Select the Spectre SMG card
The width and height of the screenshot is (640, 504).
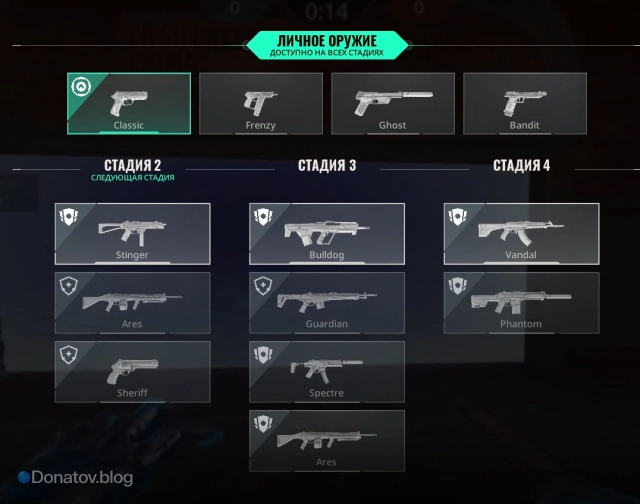pos(327,371)
